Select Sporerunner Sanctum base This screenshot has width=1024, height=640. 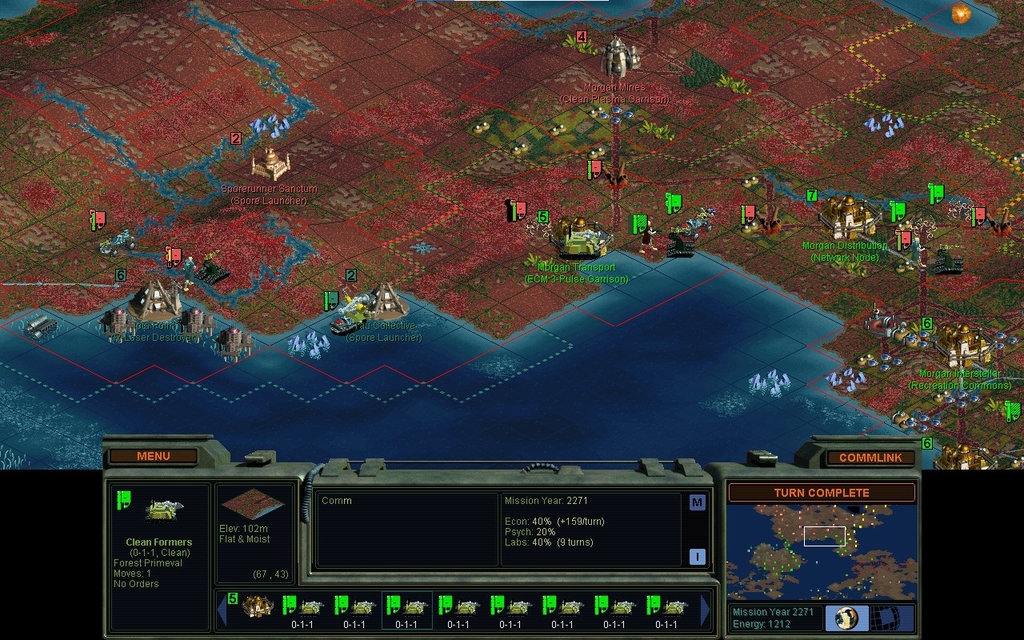point(270,164)
